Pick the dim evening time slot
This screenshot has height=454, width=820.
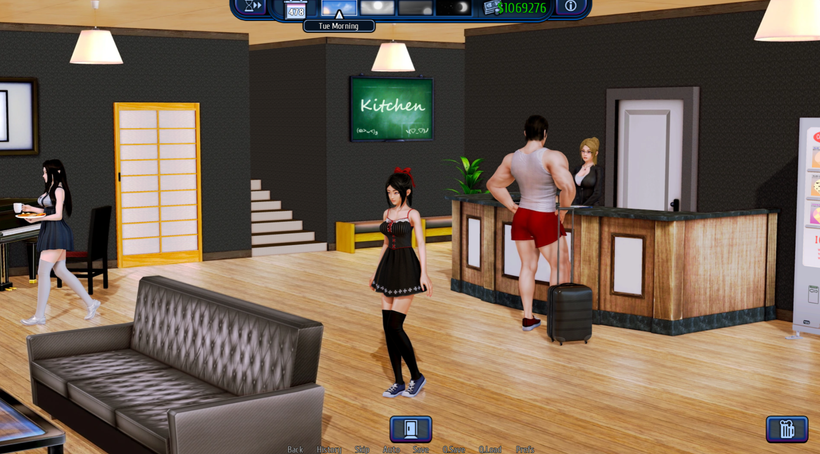416,7
